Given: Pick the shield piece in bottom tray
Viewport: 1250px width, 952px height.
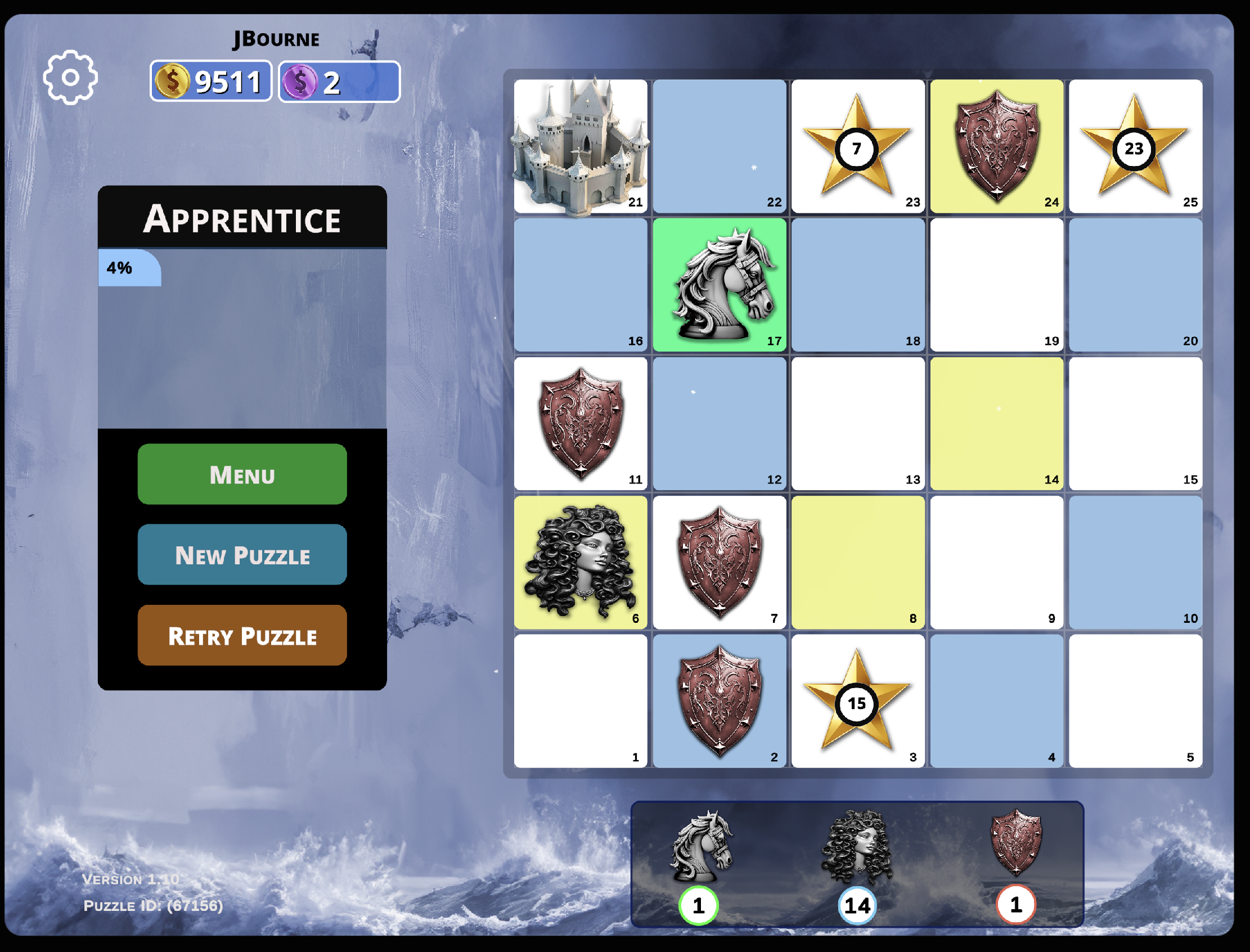Looking at the screenshot, I should 1015,843.
